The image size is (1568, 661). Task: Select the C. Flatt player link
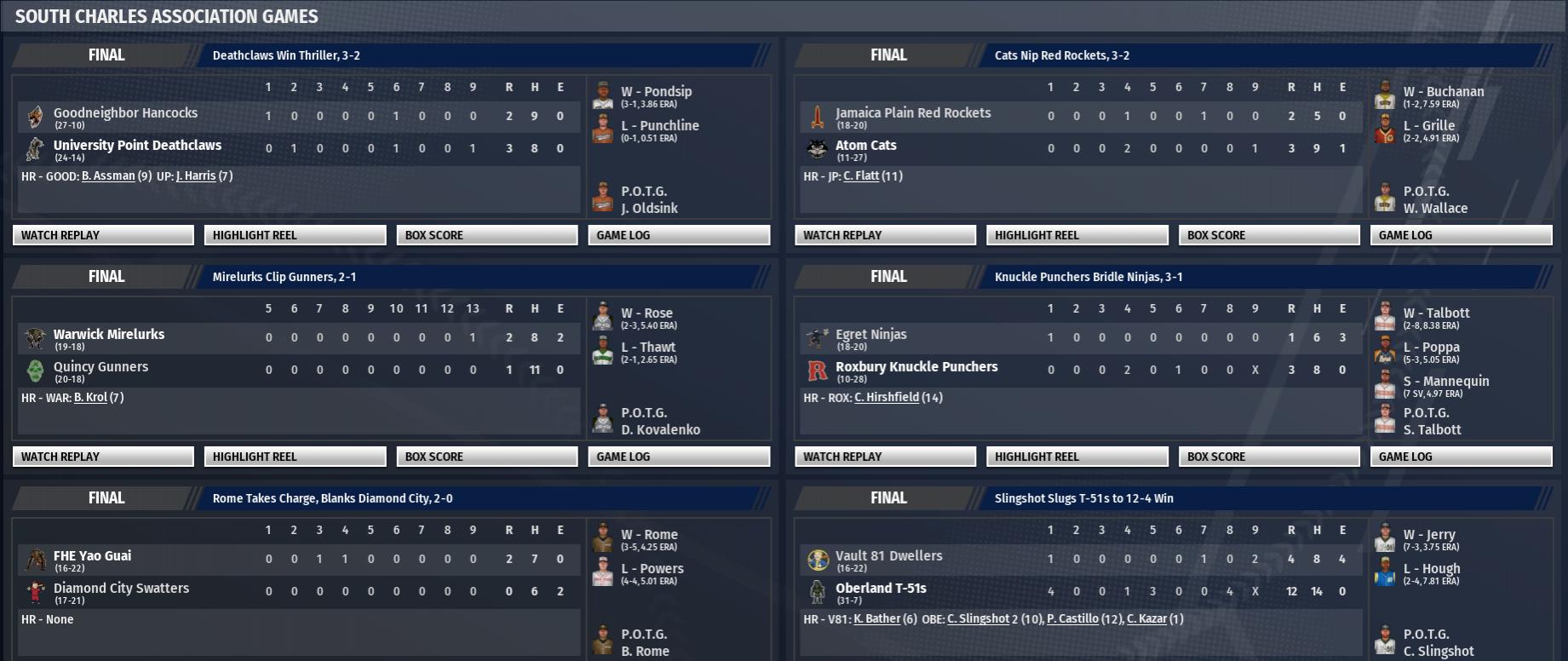(861, 176)
